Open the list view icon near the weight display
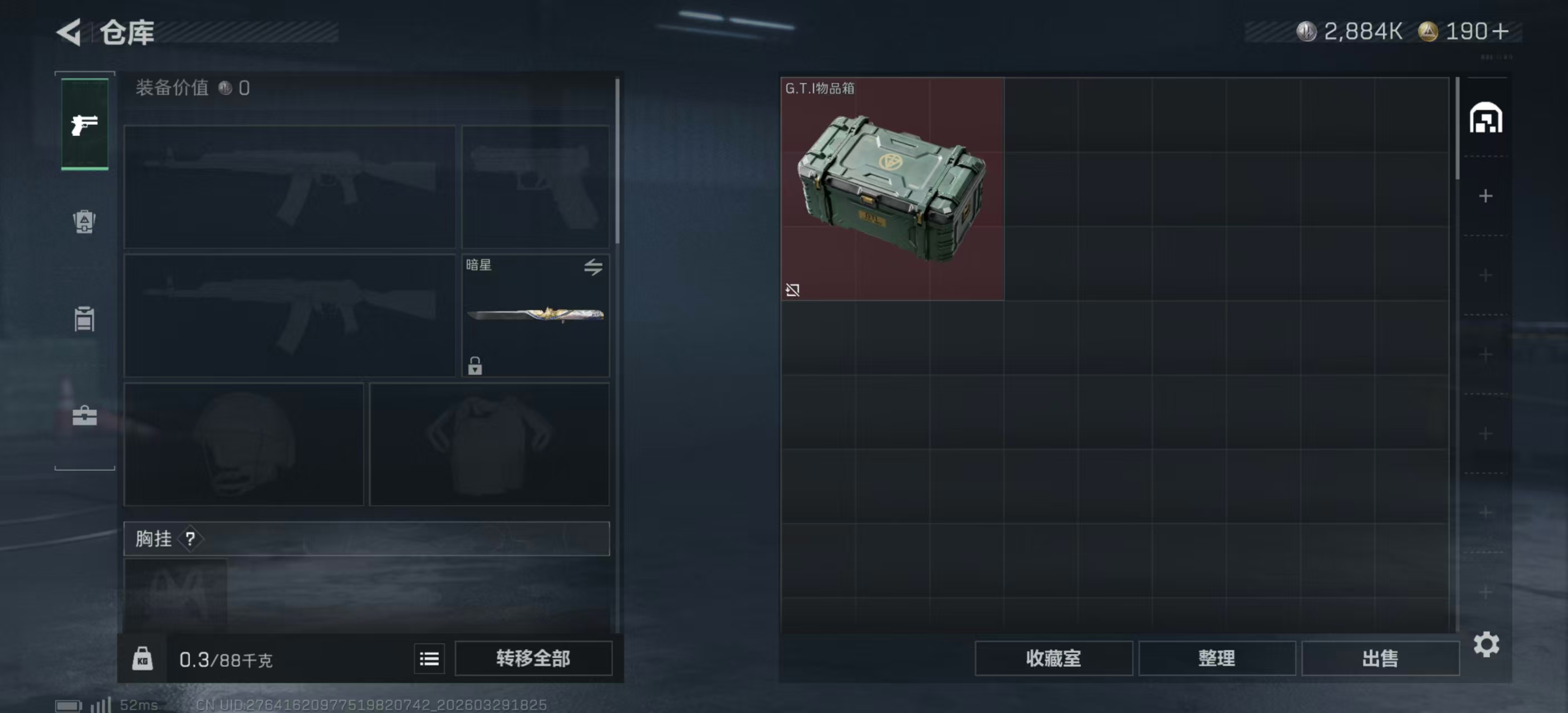Image resolution: width=1568 pixels, height=713 pixels. pos(429,658)
